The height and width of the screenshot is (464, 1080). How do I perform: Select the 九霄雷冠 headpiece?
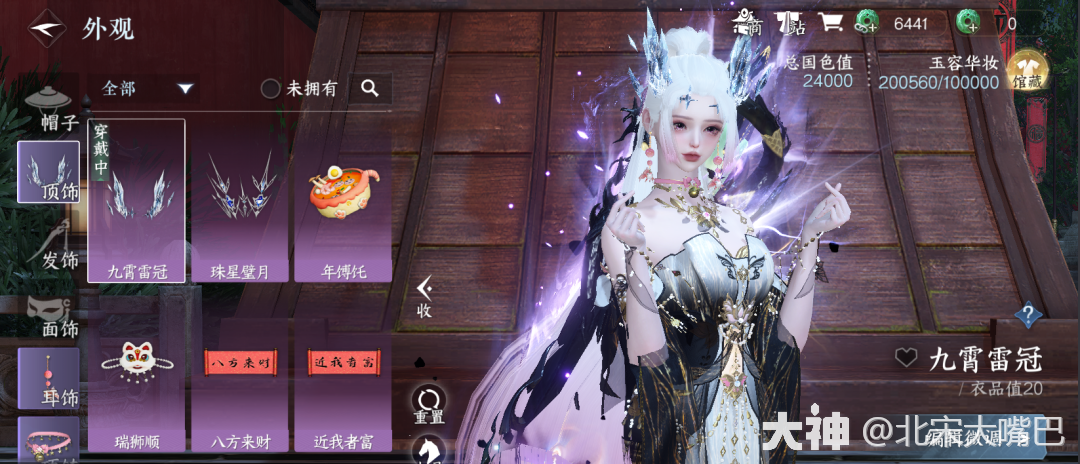pyautogui.click(x=136, y=202)
